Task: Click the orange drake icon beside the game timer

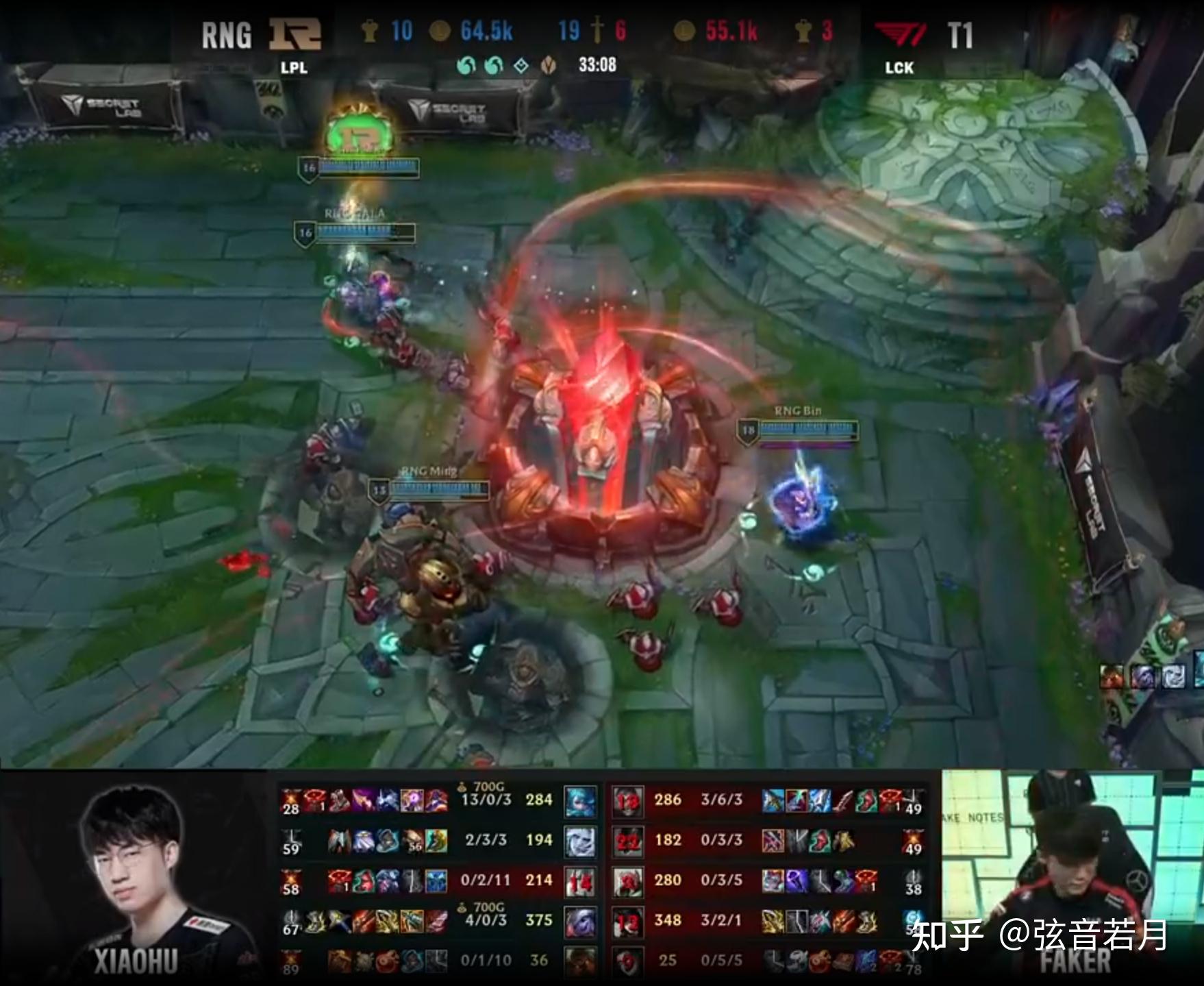Action: click(549, 66)
